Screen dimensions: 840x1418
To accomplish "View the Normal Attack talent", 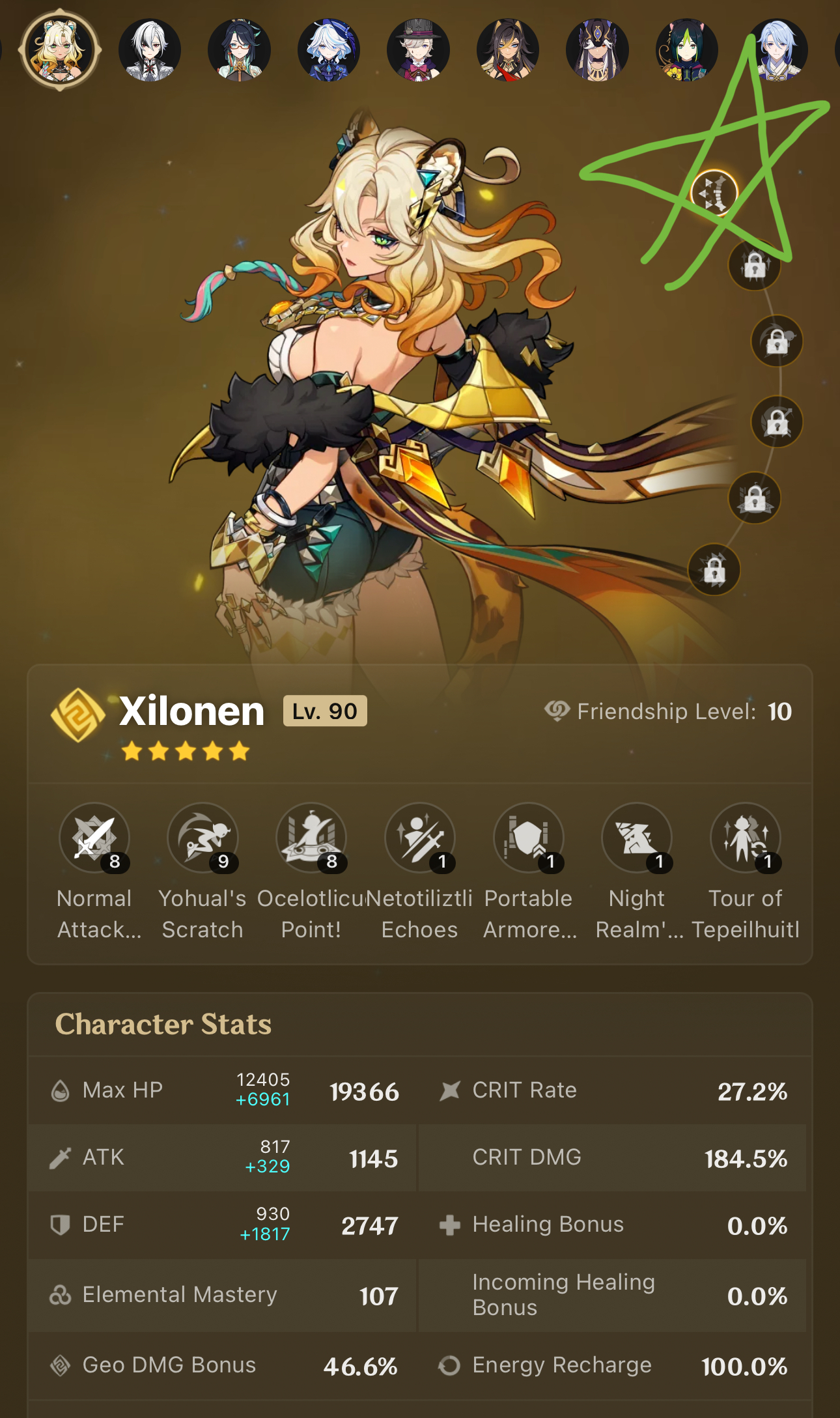I will [94, 838].
